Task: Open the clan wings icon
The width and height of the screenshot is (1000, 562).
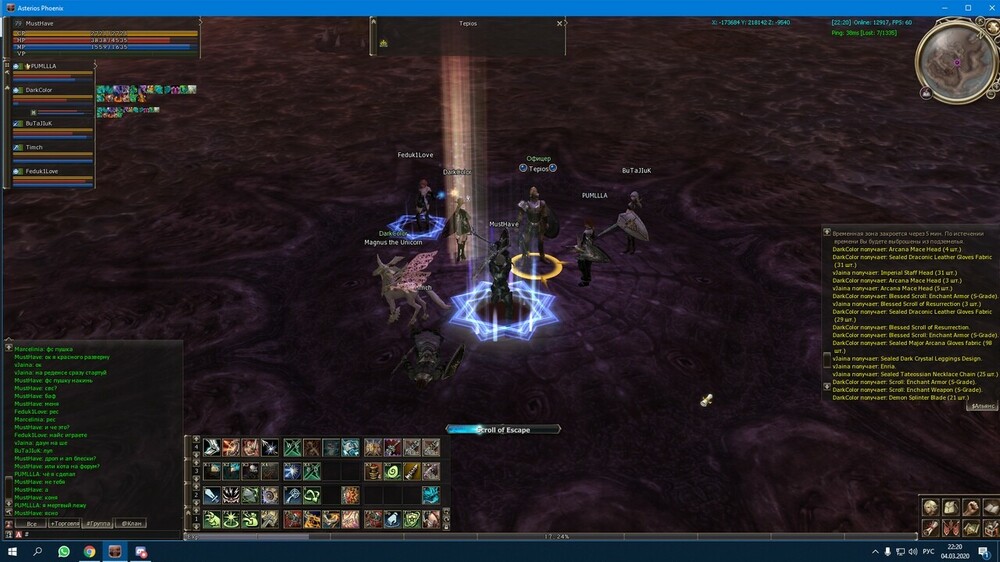Action: tap(949, 526)
